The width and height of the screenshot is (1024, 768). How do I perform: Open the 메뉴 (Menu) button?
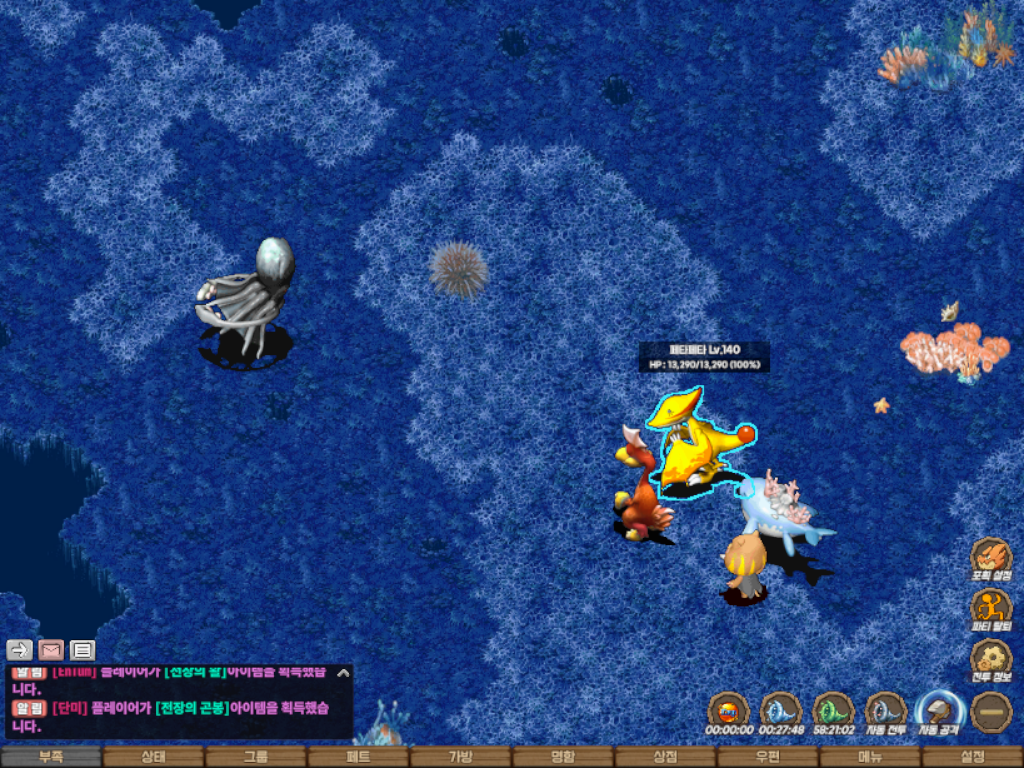coord(870,757)
